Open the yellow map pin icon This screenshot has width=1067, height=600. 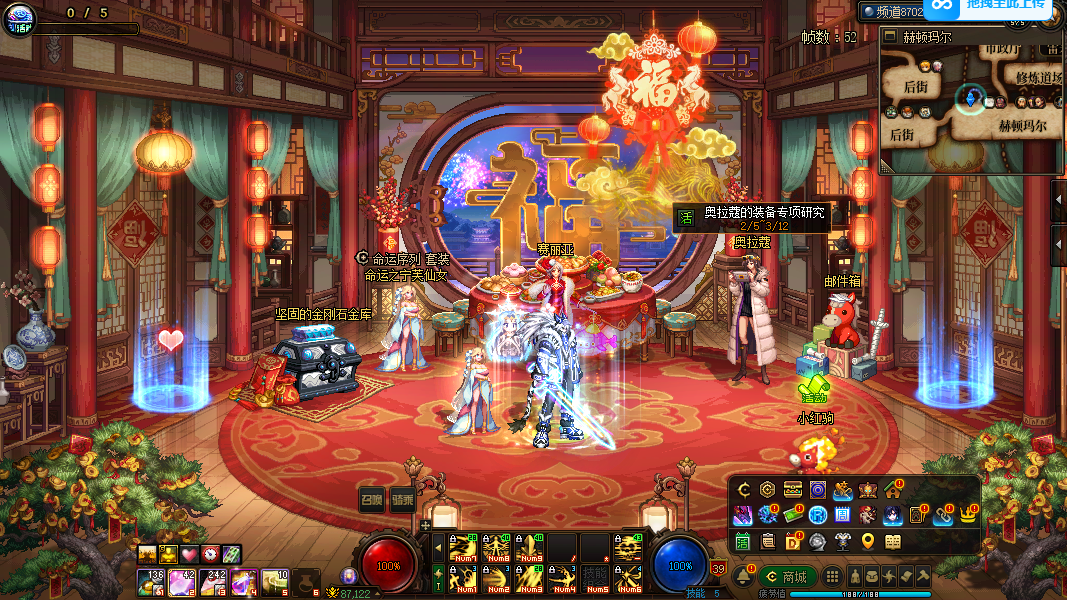tap(867, 541)
